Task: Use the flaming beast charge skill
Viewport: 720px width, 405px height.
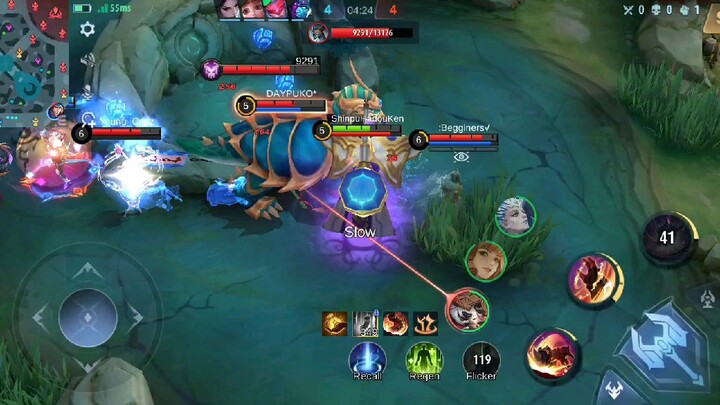Action: pos(552,353)
